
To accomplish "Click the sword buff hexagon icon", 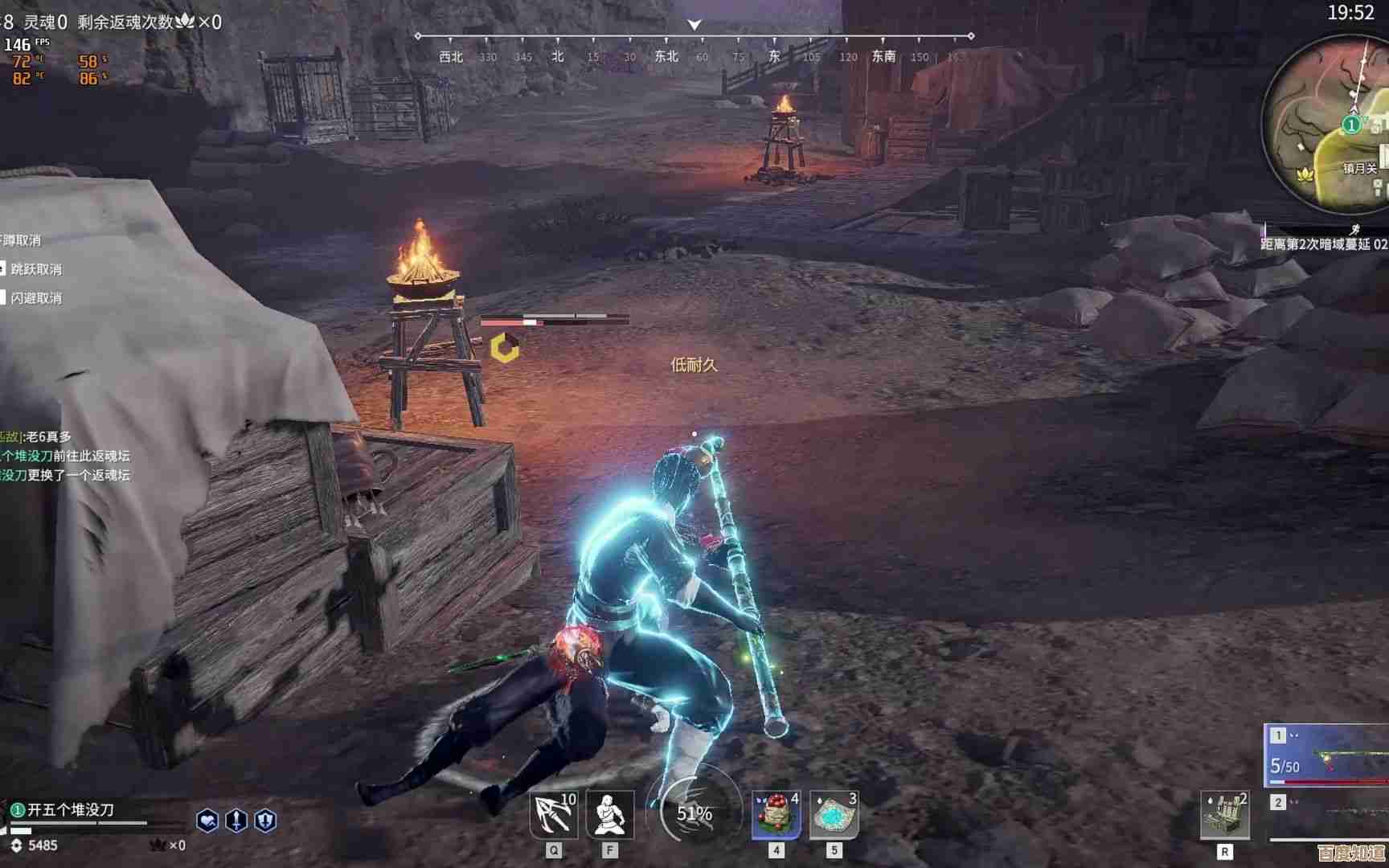I will pos(236,821).
